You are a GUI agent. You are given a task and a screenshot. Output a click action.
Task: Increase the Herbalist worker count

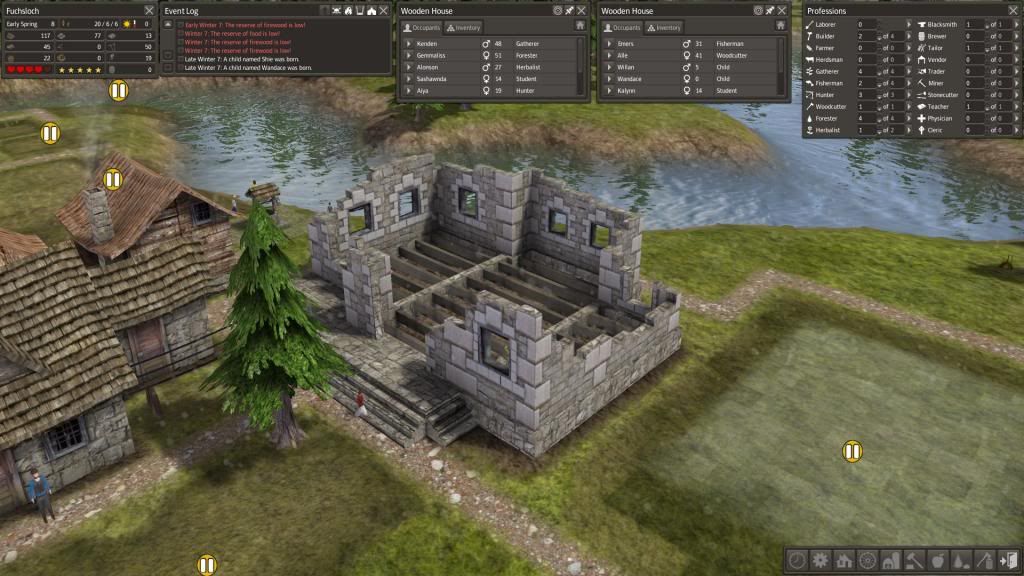click(x=909, y=130)
